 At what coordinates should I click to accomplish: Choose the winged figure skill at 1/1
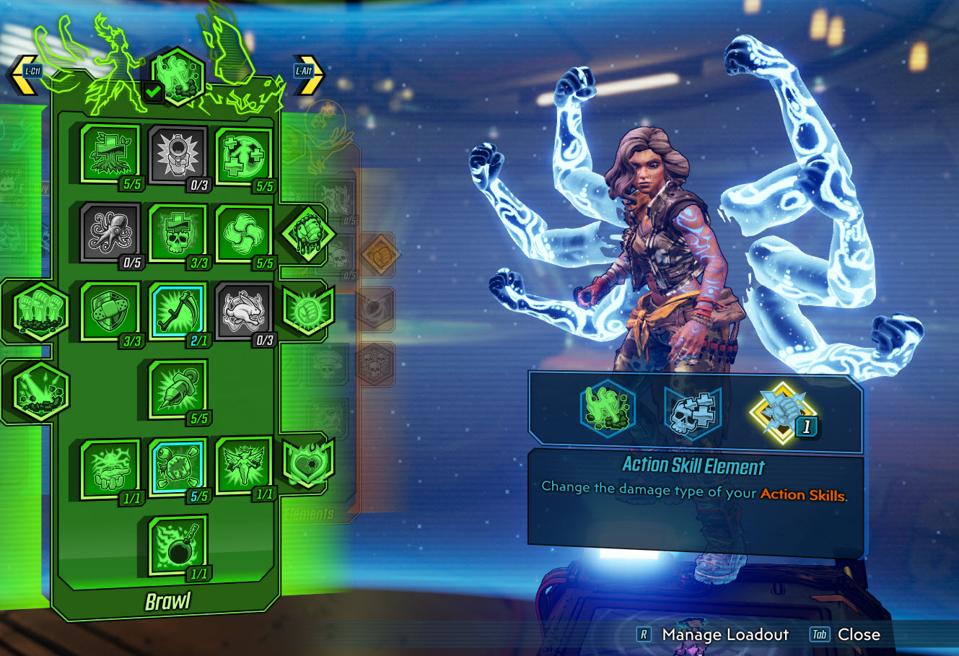(244, 466)
